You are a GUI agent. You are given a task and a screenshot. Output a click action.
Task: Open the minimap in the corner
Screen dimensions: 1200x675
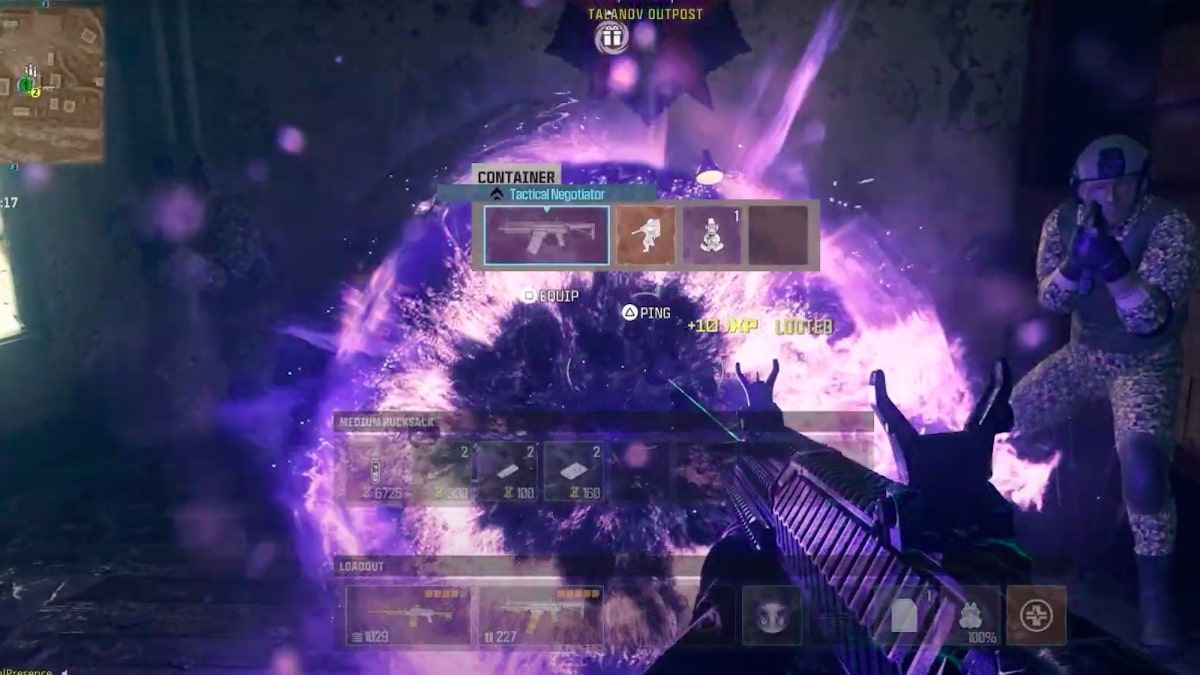52,85
